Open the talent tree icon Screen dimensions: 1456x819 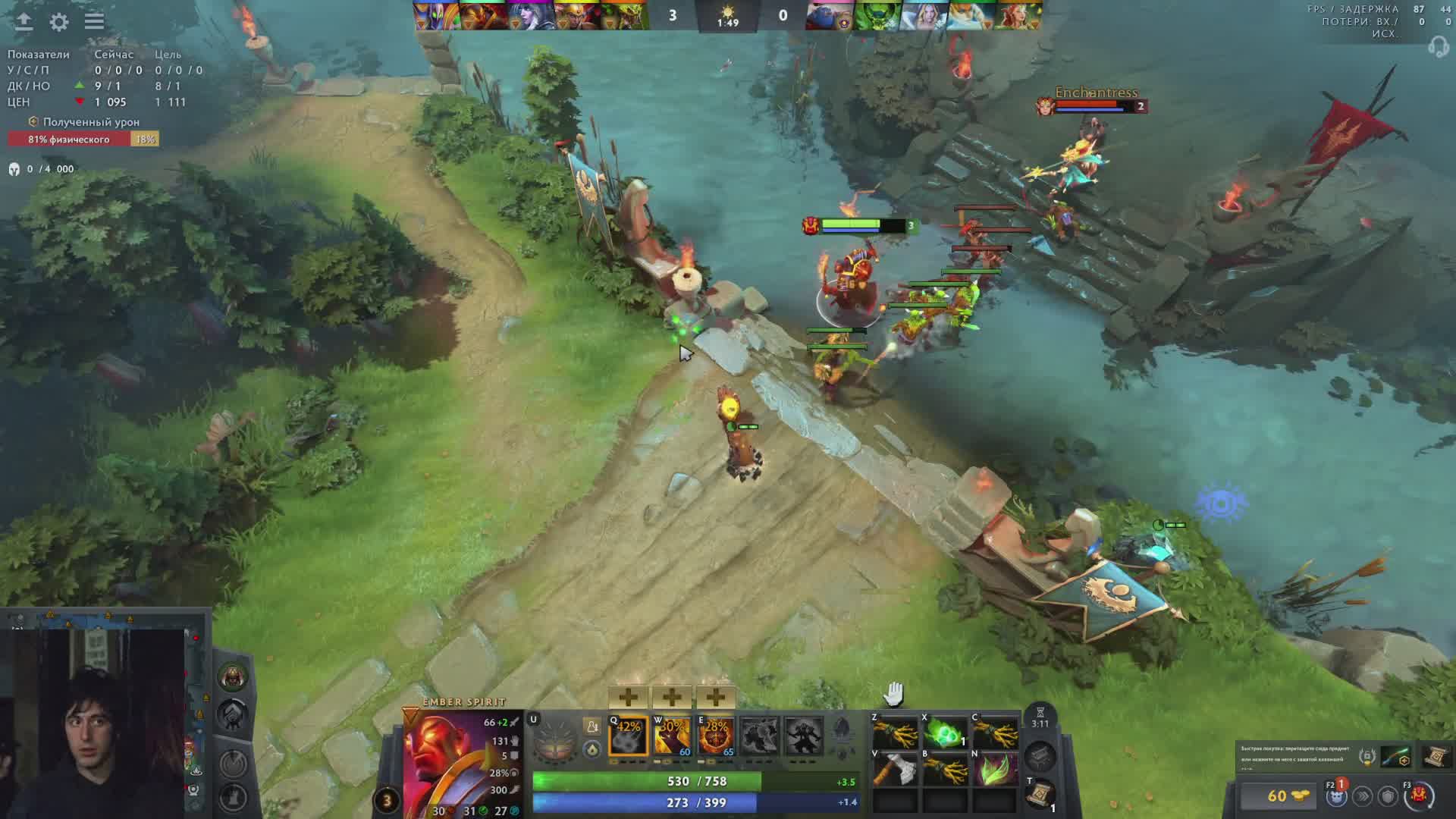556,737
